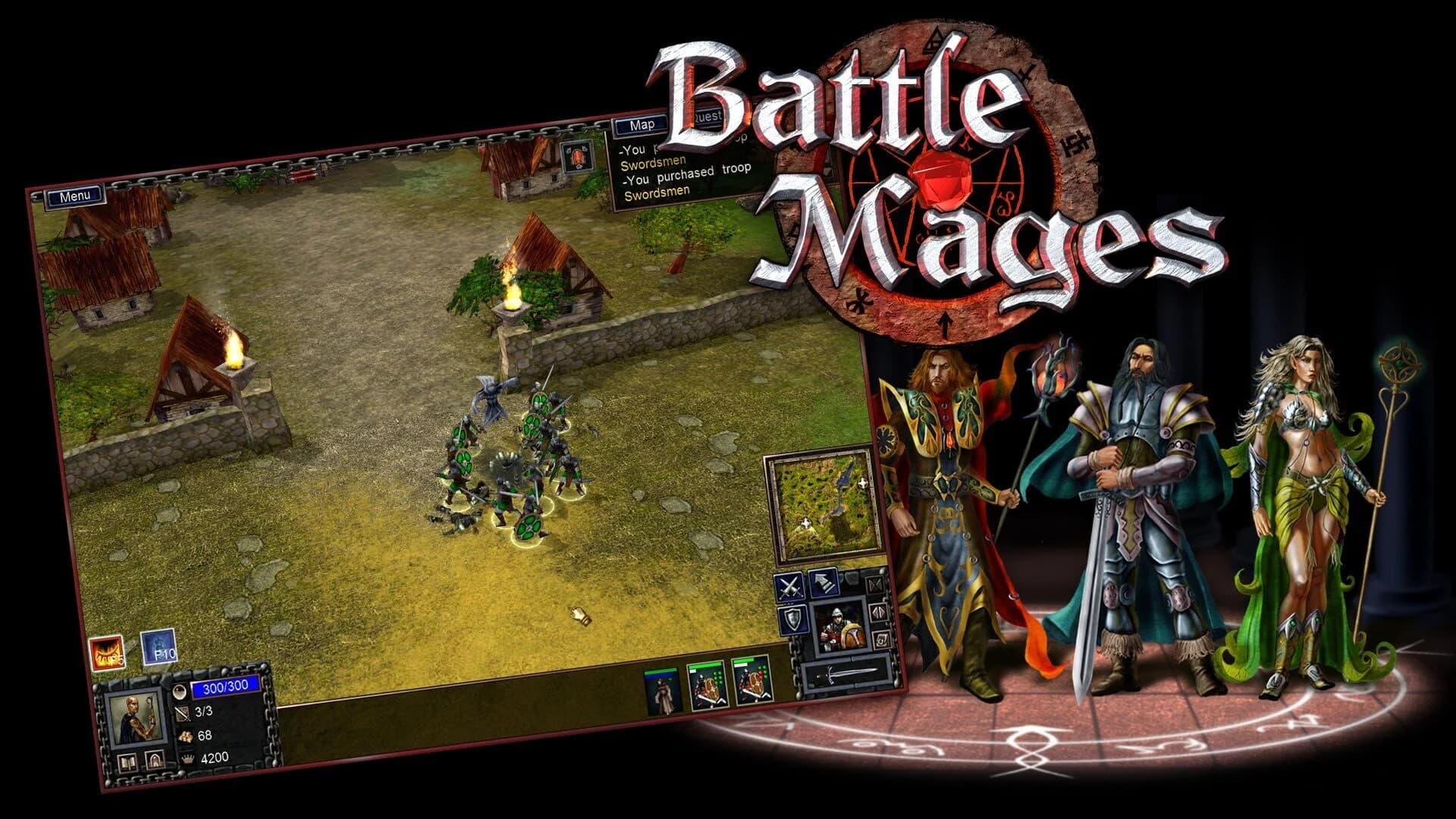Expand the minimap with its corner arrow

click(863, 483)
